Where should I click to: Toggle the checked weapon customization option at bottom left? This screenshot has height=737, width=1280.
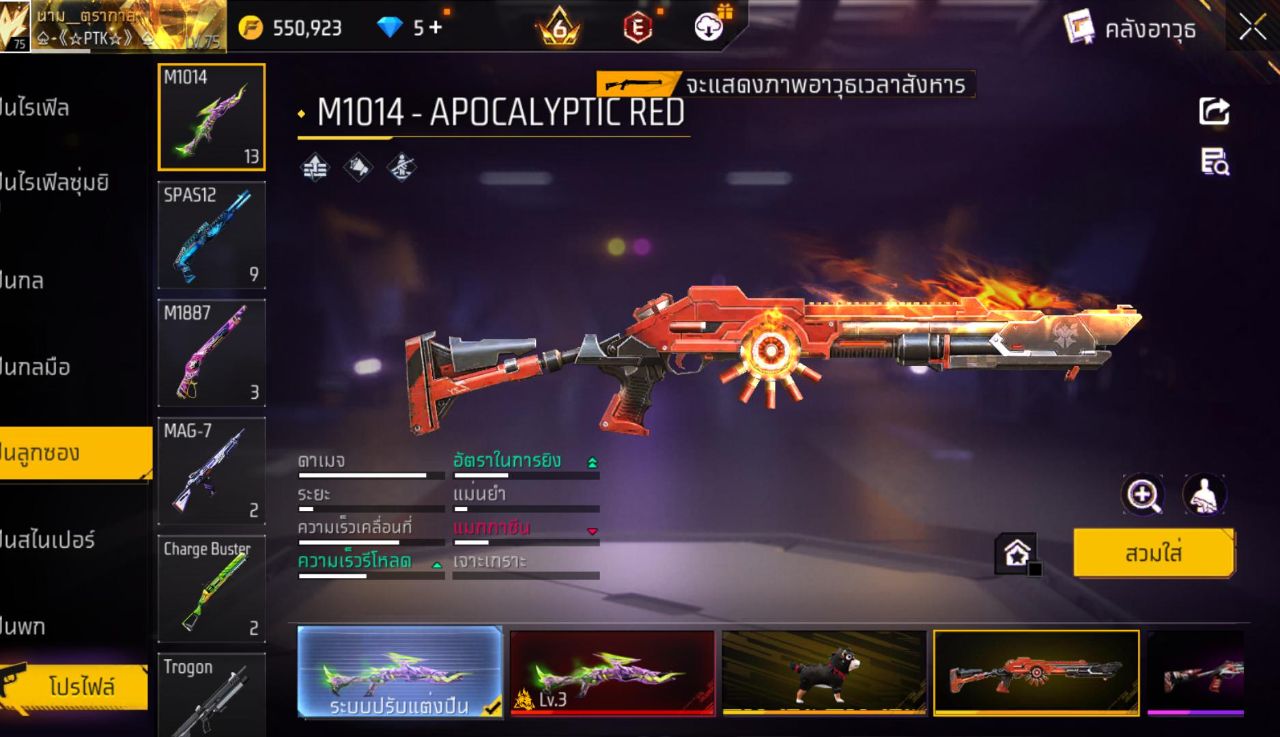click(399, 672)
